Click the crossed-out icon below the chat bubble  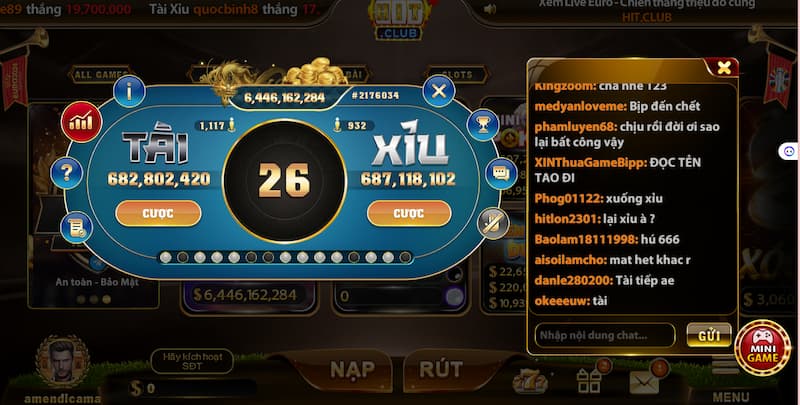click(x=492, y=222)
